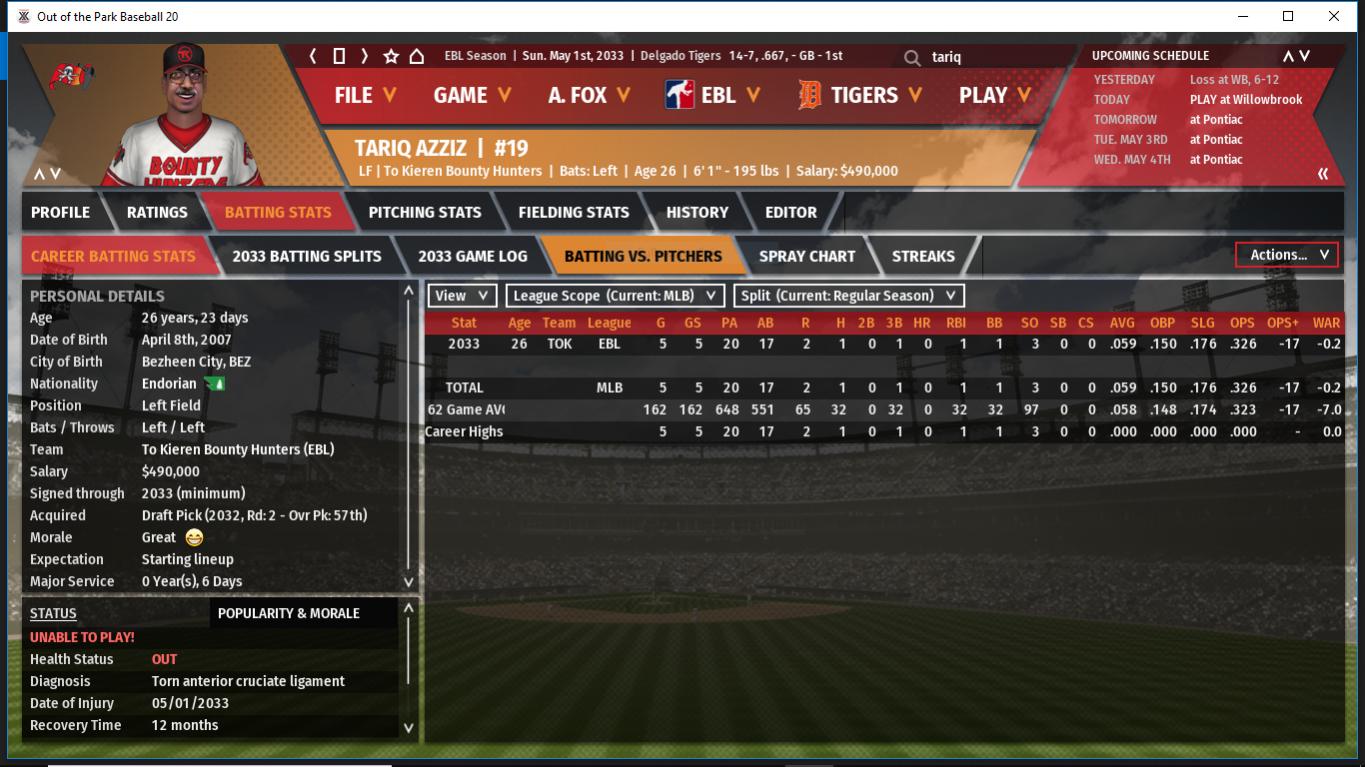
Task: View 2033 BATTING SPLITS
Action: point(306,256)
